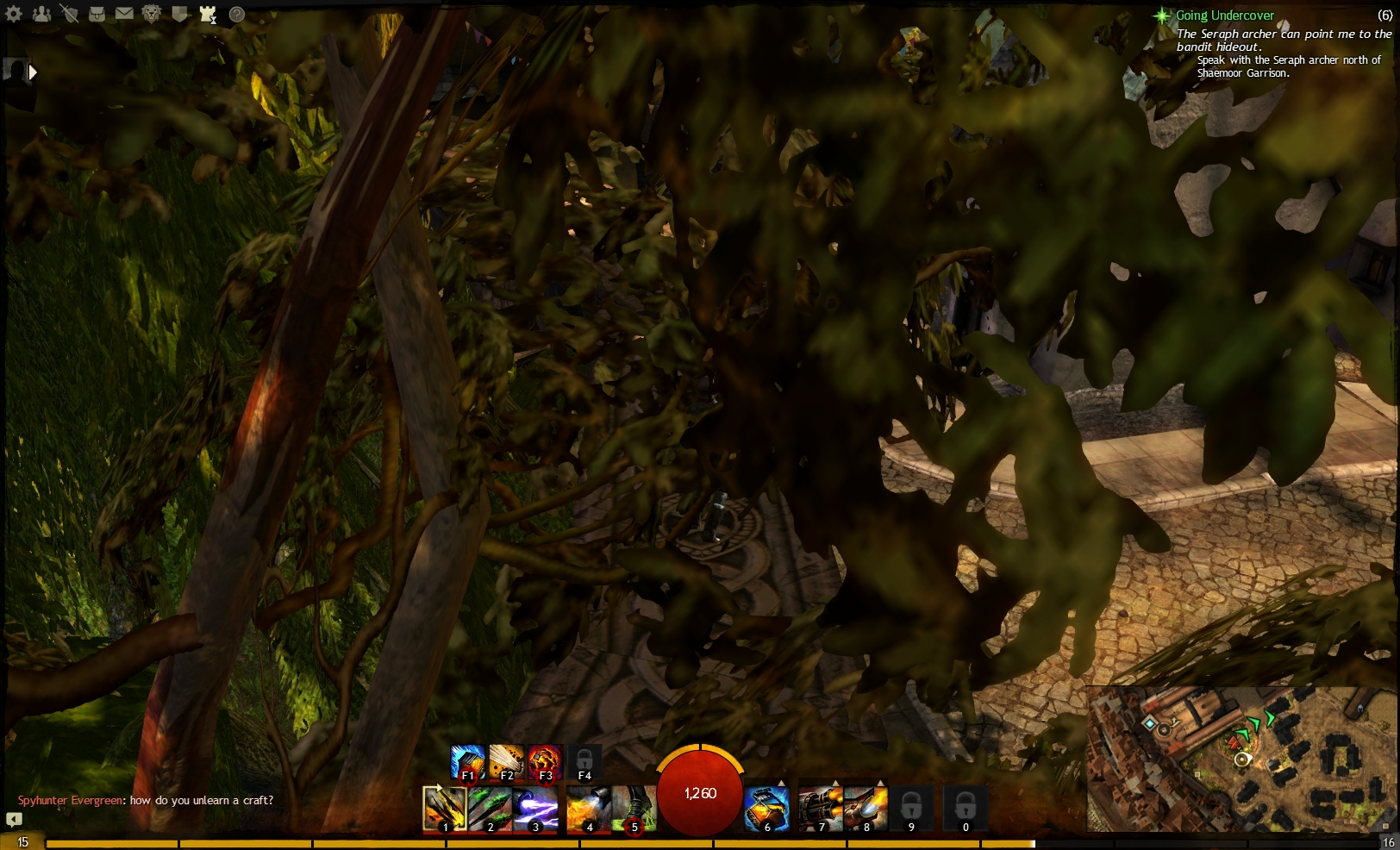Open the game options gear menu
Image resolution: width=1400 pixels, height=850 pixels.
(x=13, y=15)
